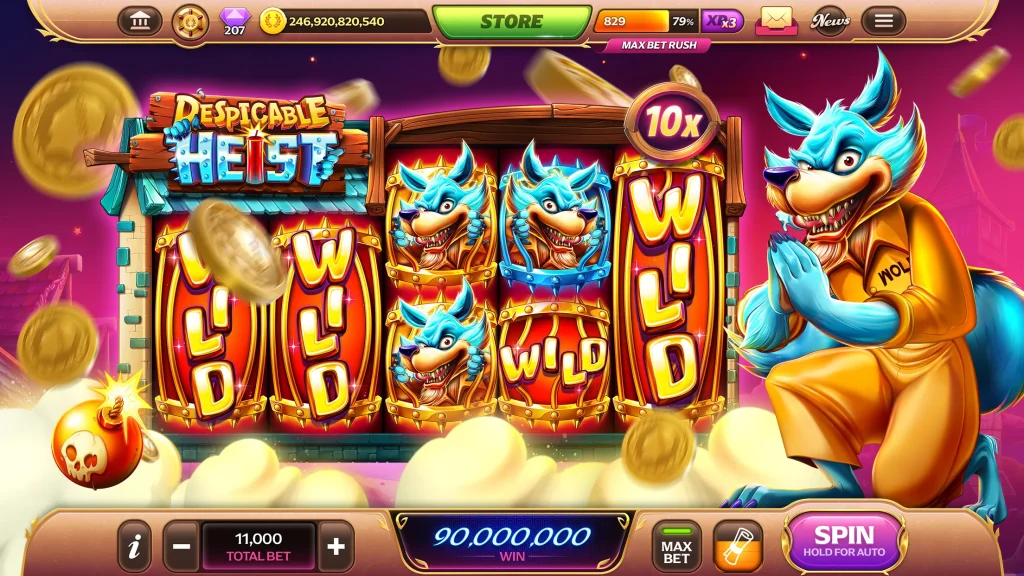The image size is (1024, 576).
Task: Click the orange scroll ticket button
Action: pyautogui.click(x=738, y=546)
